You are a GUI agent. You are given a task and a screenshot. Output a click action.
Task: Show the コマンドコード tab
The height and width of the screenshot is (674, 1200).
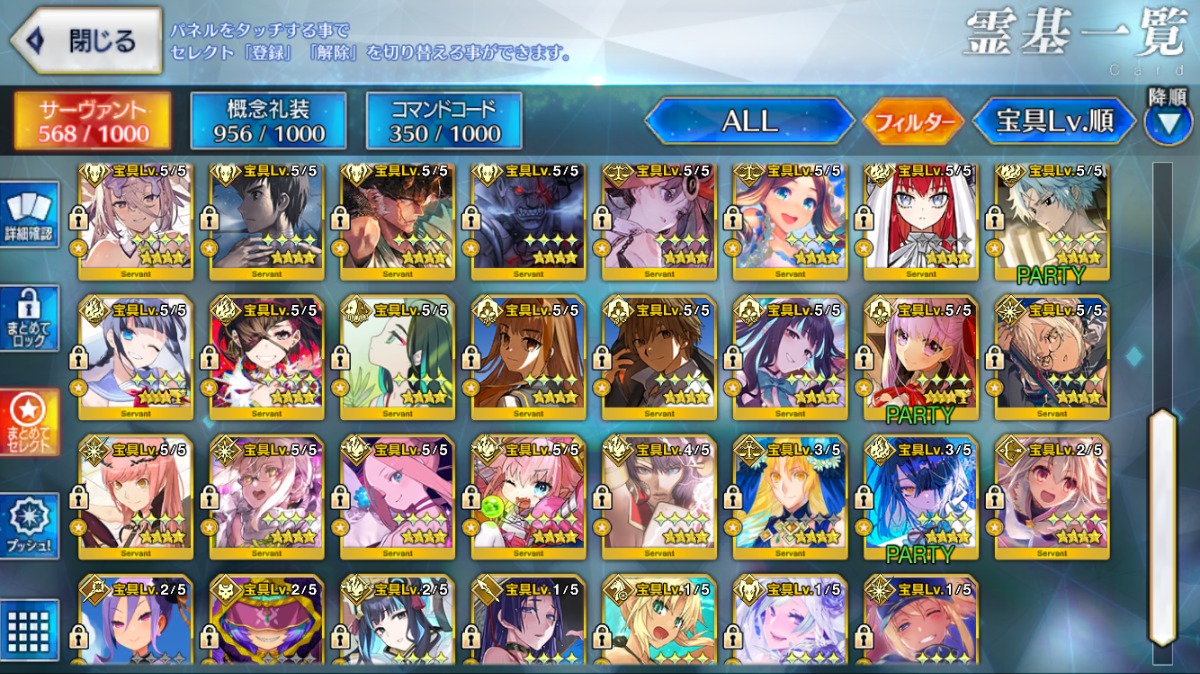point(444,121)
